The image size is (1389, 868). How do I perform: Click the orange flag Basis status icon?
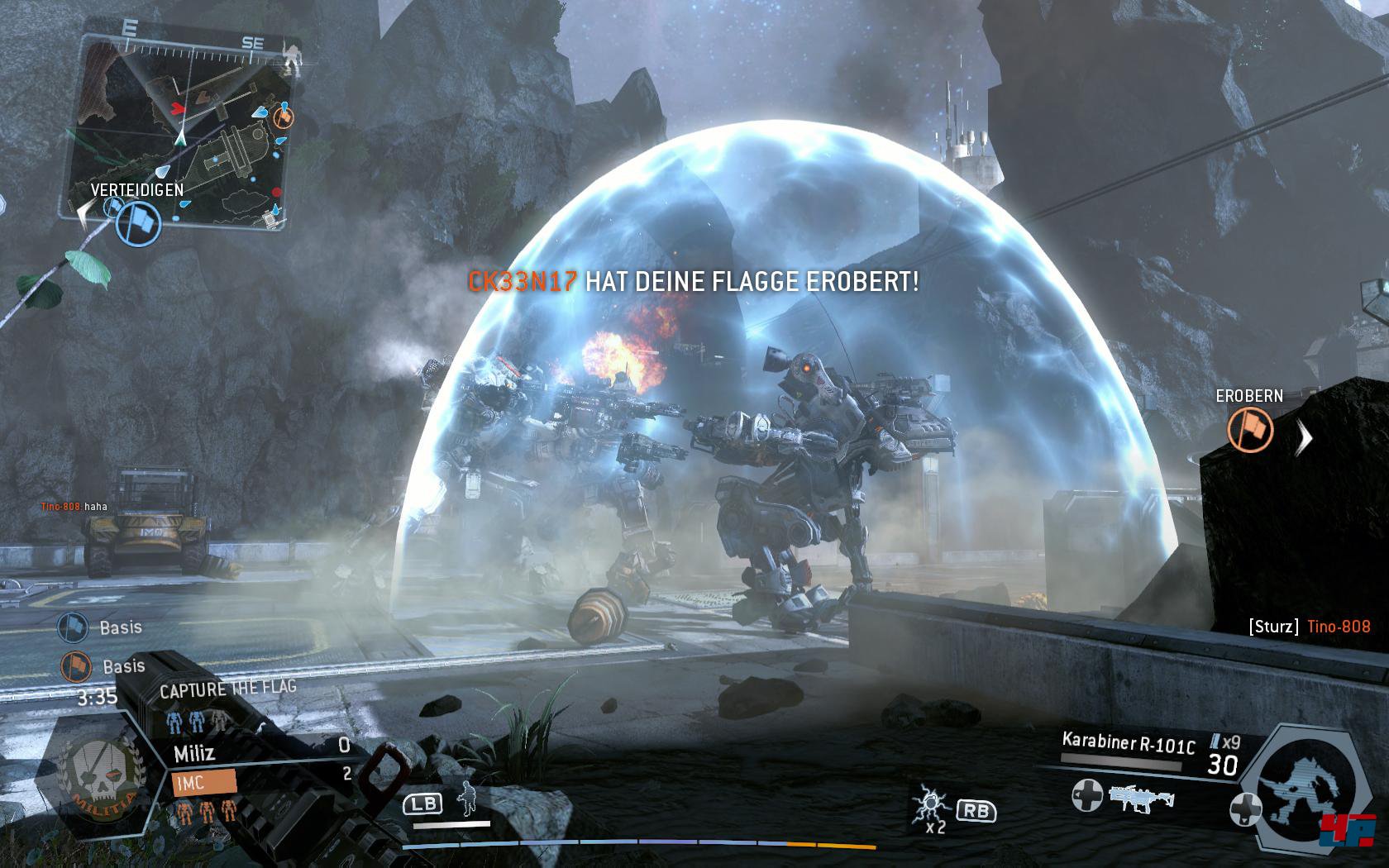pos(74,666)
